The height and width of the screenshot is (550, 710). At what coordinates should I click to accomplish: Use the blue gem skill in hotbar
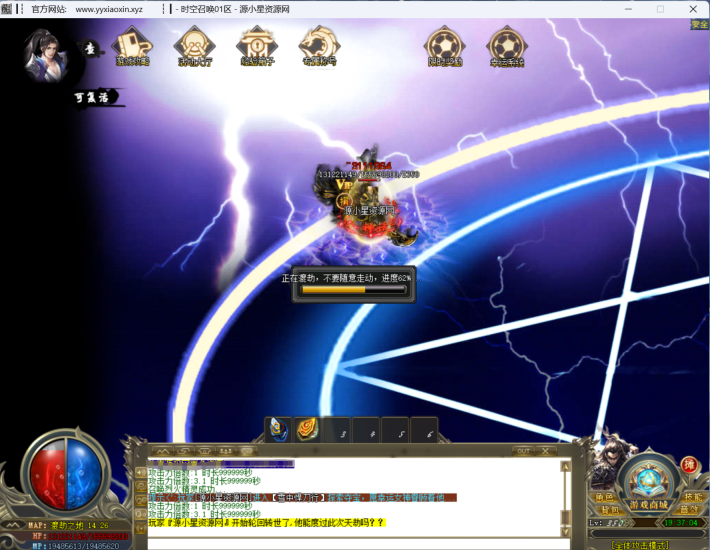click(278, 428)
